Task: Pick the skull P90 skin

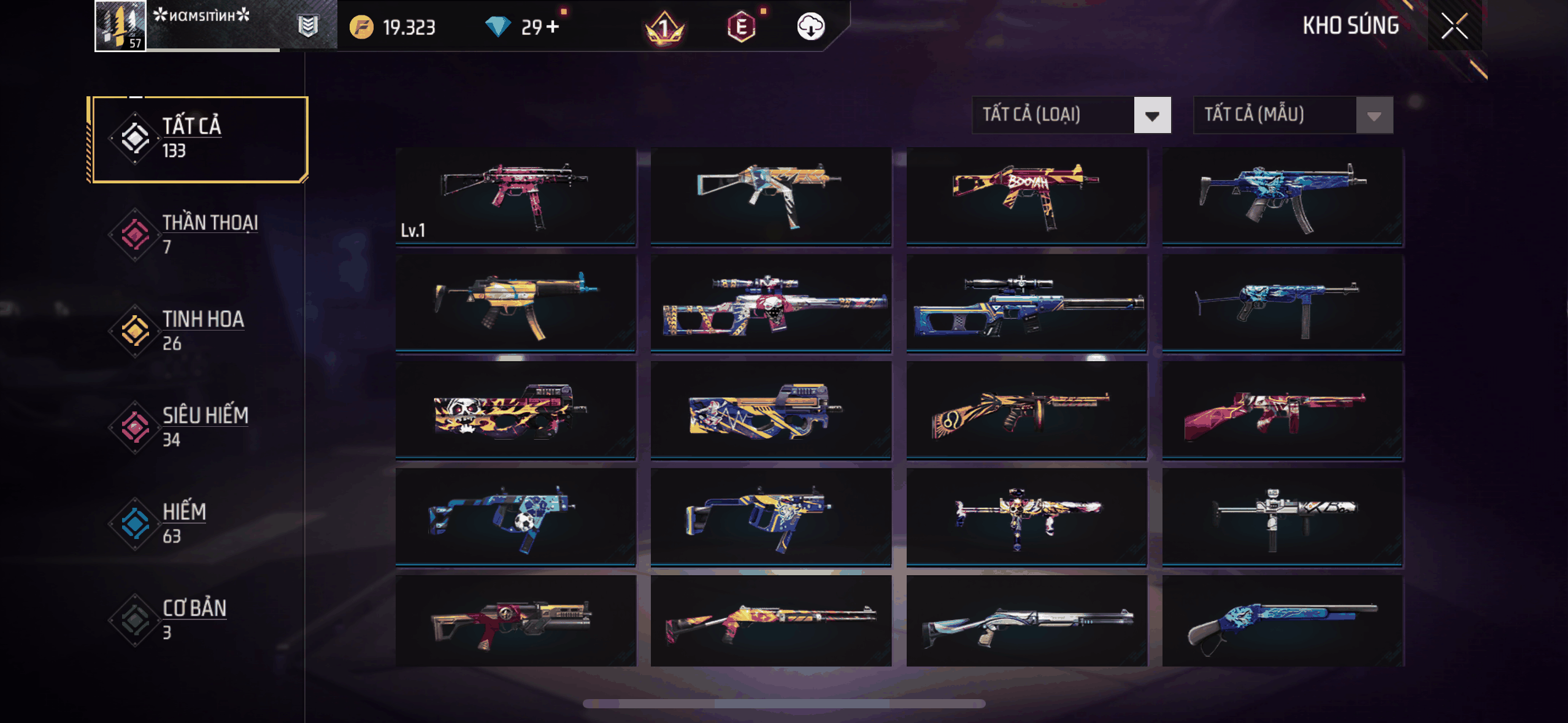Action: (x=515, y=410)
